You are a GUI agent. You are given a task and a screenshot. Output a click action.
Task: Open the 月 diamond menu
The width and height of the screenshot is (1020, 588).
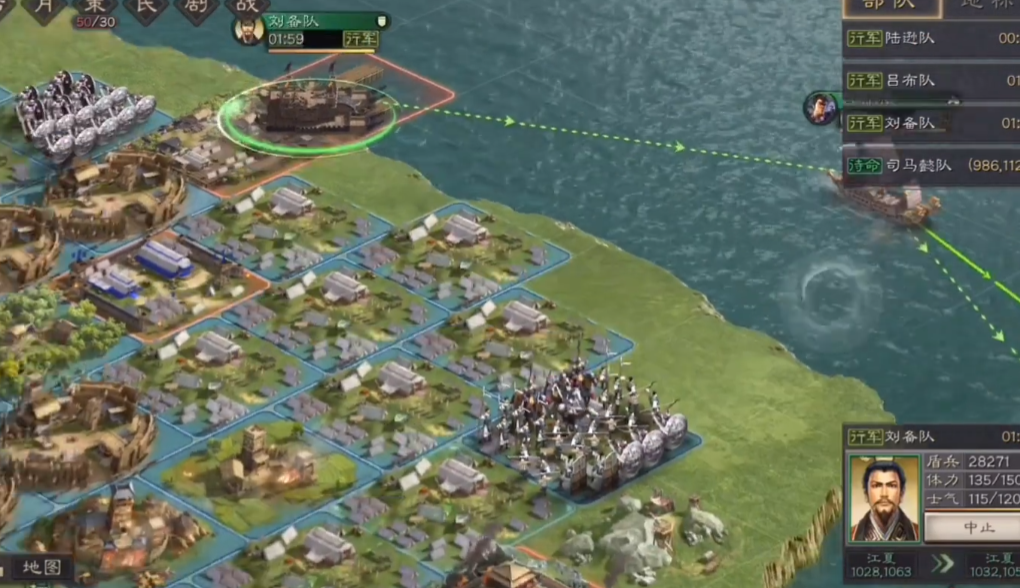(45, 7)
